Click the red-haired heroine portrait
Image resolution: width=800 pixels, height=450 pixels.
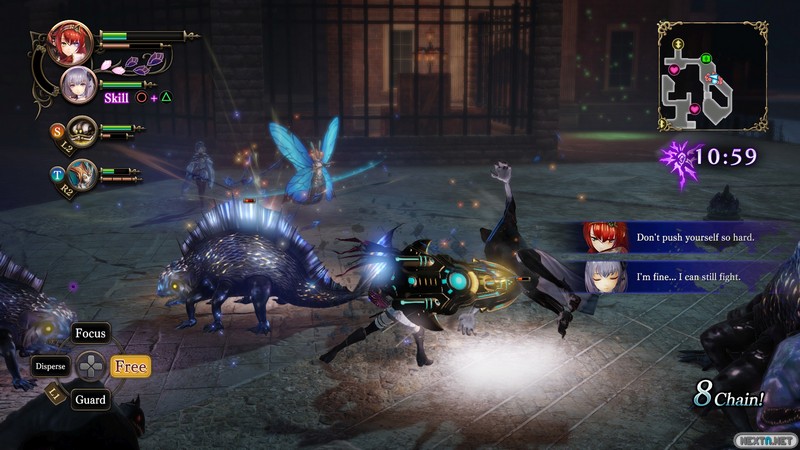pyautogui.click(x=70, y=42)
